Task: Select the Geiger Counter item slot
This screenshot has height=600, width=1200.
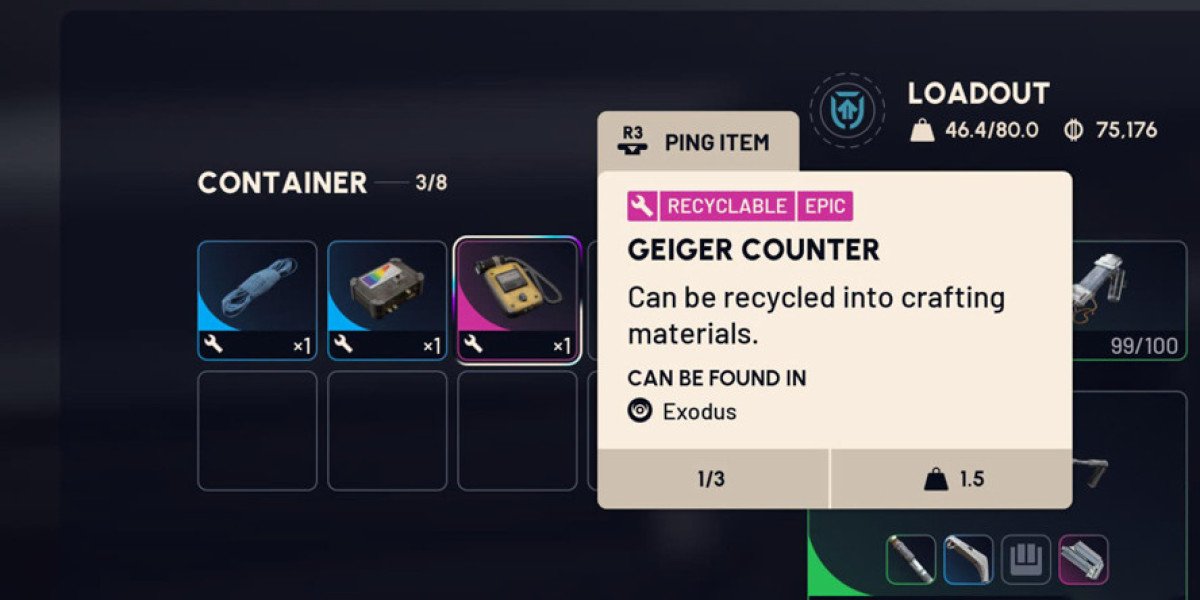Action: coord(517,301)
